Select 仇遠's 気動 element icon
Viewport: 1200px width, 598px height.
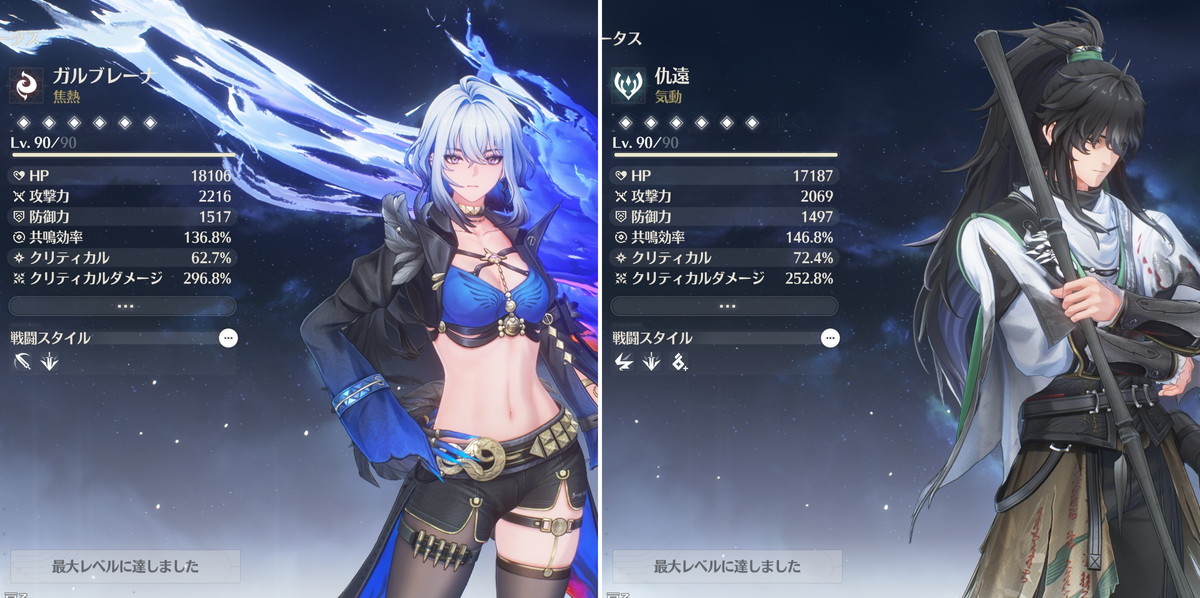pos(629,85)
